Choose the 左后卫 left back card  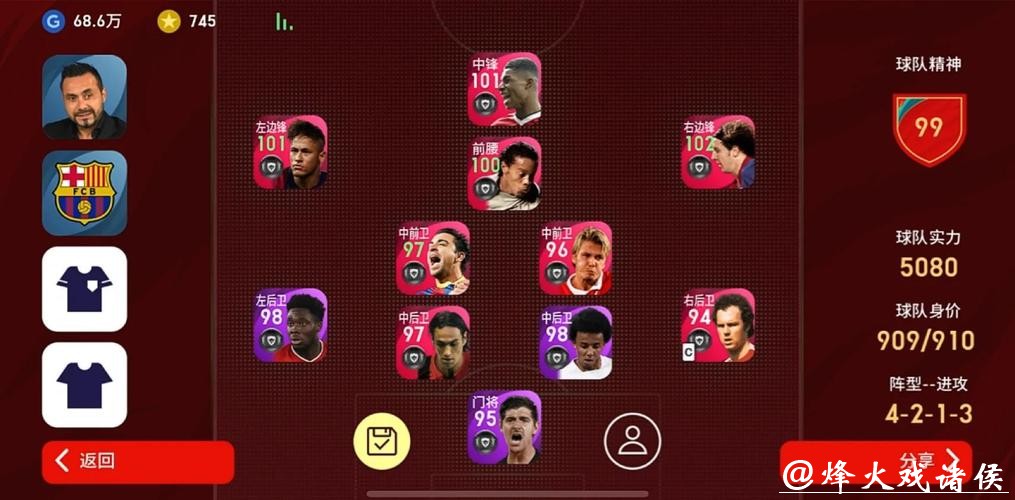[290, 325]
